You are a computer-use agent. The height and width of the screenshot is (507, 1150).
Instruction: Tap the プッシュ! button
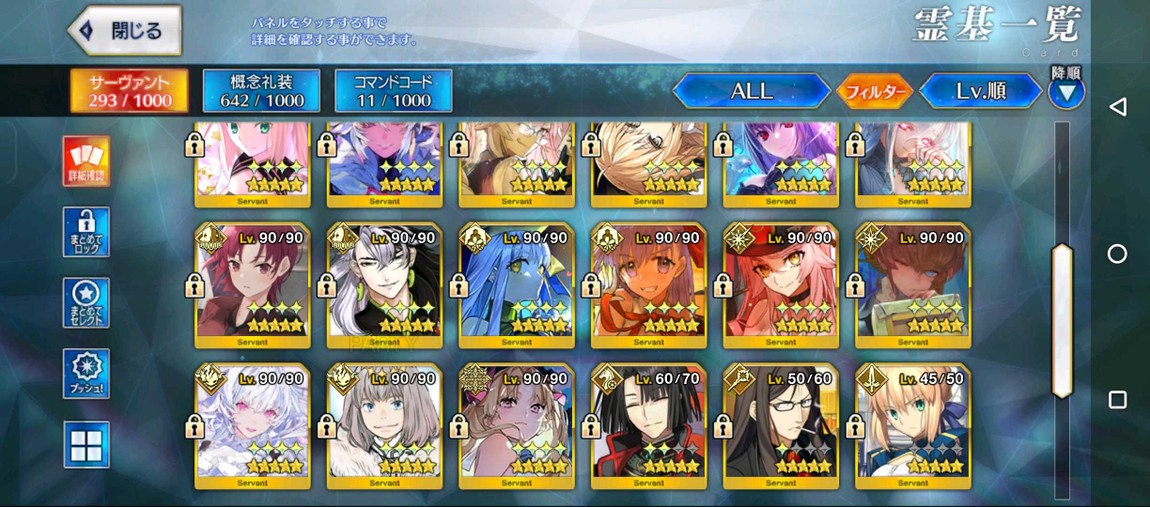click(86, 374)
